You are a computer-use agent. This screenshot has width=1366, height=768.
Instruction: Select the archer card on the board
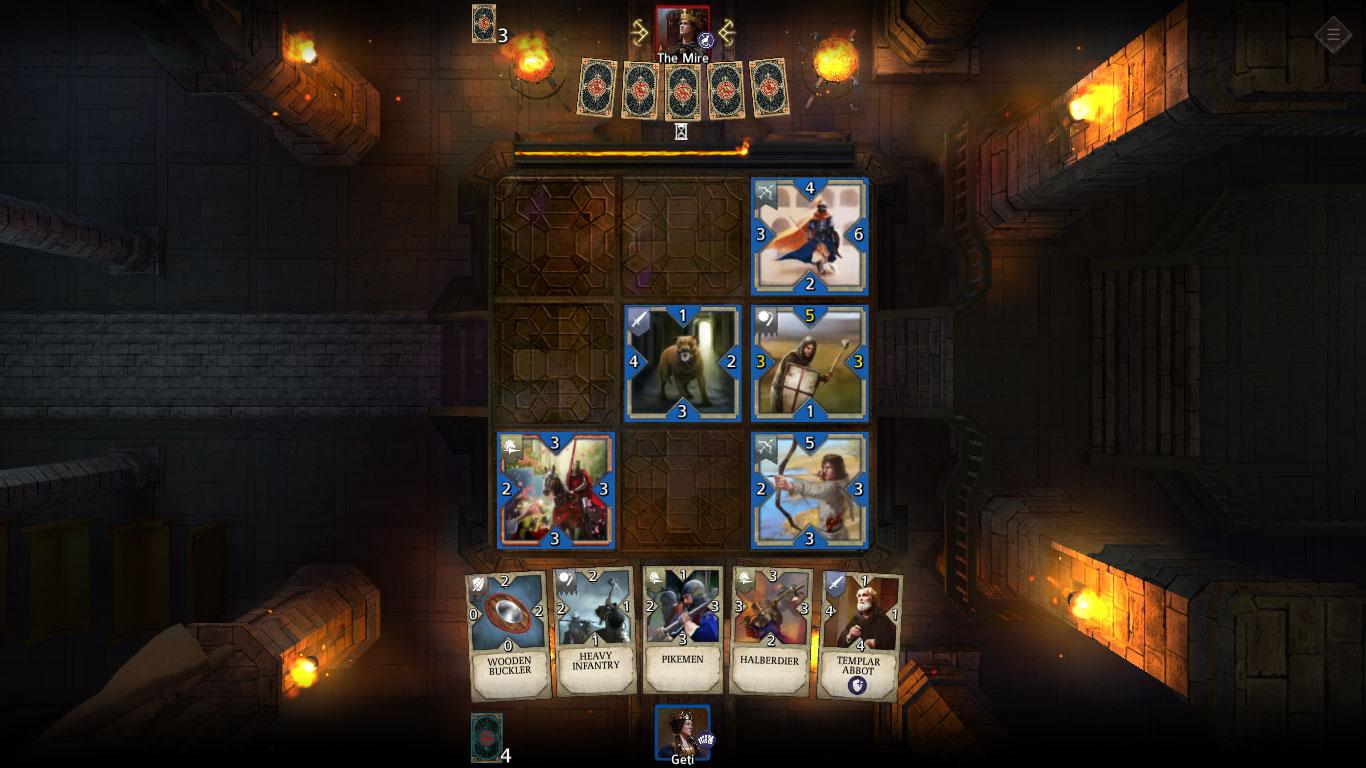(x=809, y=490)
